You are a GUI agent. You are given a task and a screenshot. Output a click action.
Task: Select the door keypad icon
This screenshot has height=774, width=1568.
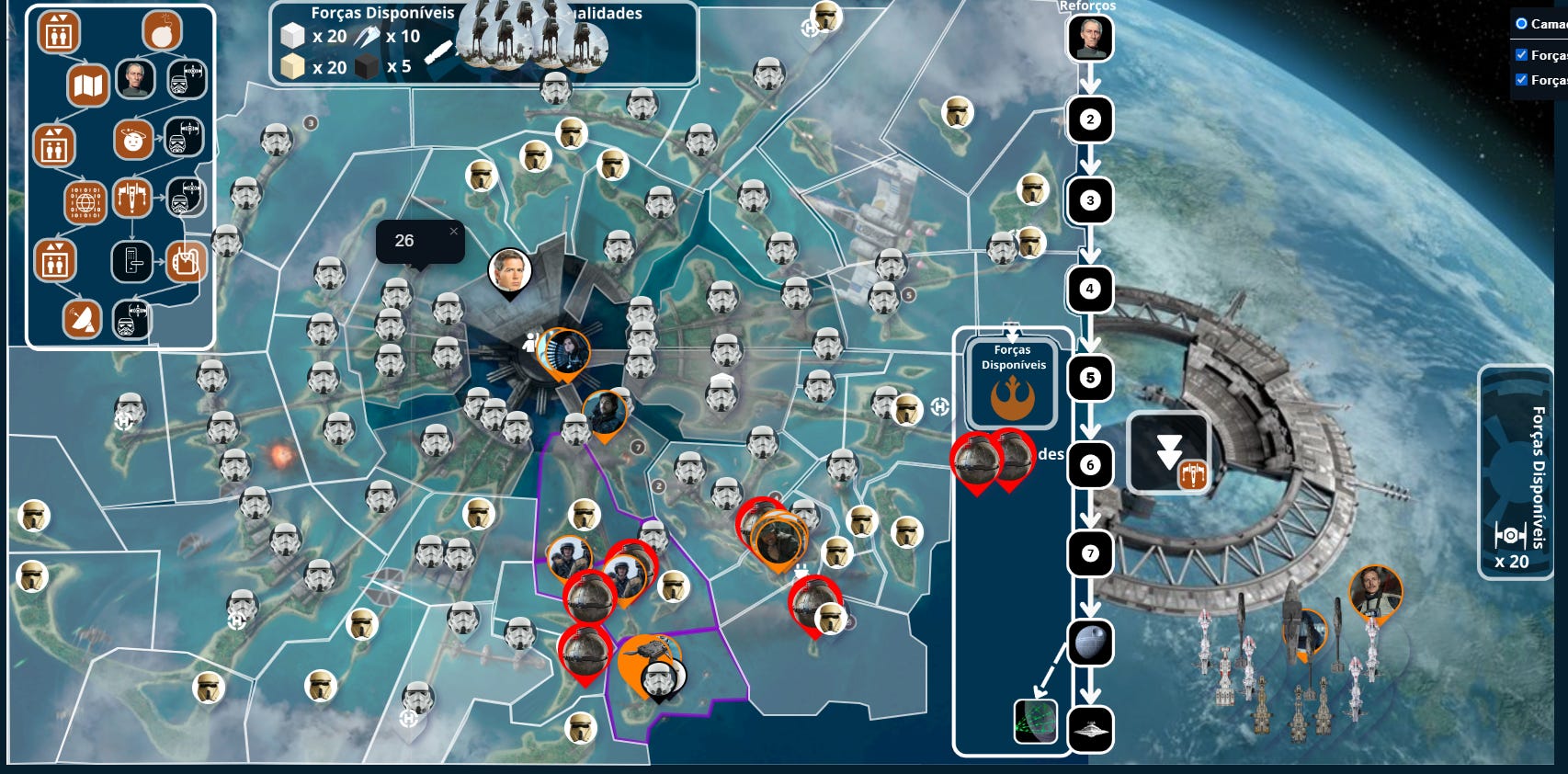[132, 260]
